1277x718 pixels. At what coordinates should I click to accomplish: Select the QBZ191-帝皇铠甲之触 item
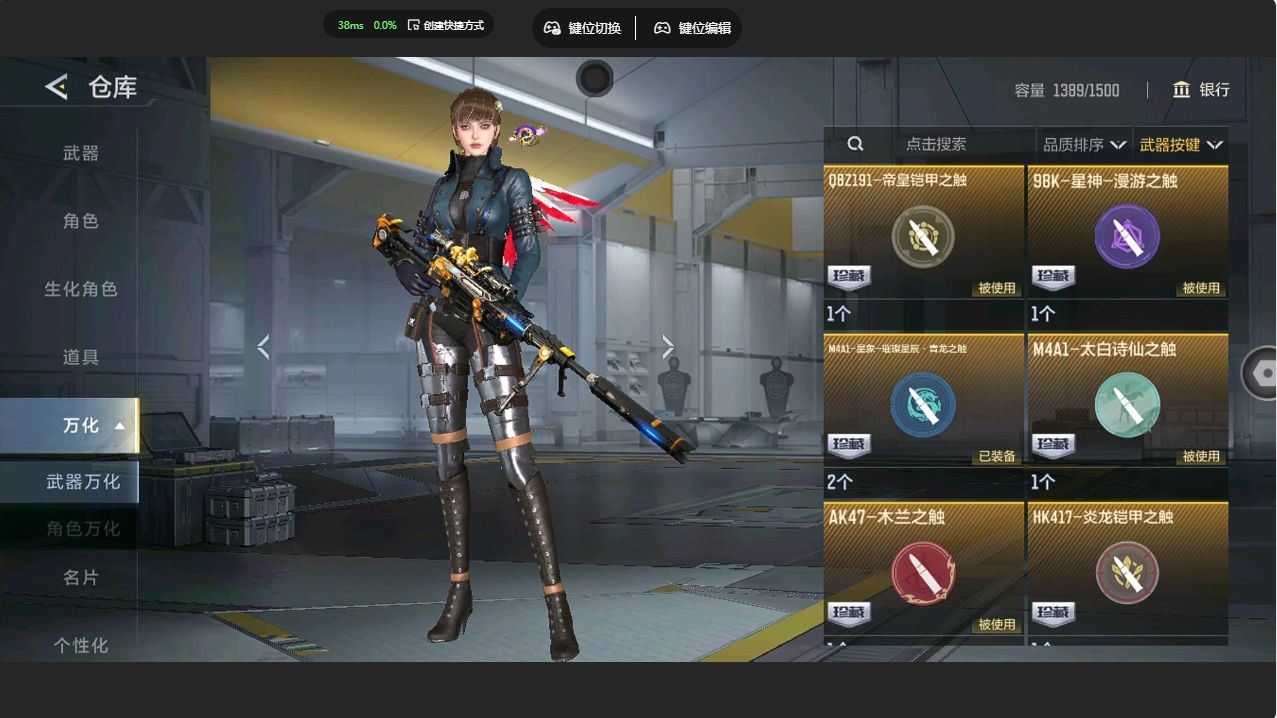click(x=923, y=236)
